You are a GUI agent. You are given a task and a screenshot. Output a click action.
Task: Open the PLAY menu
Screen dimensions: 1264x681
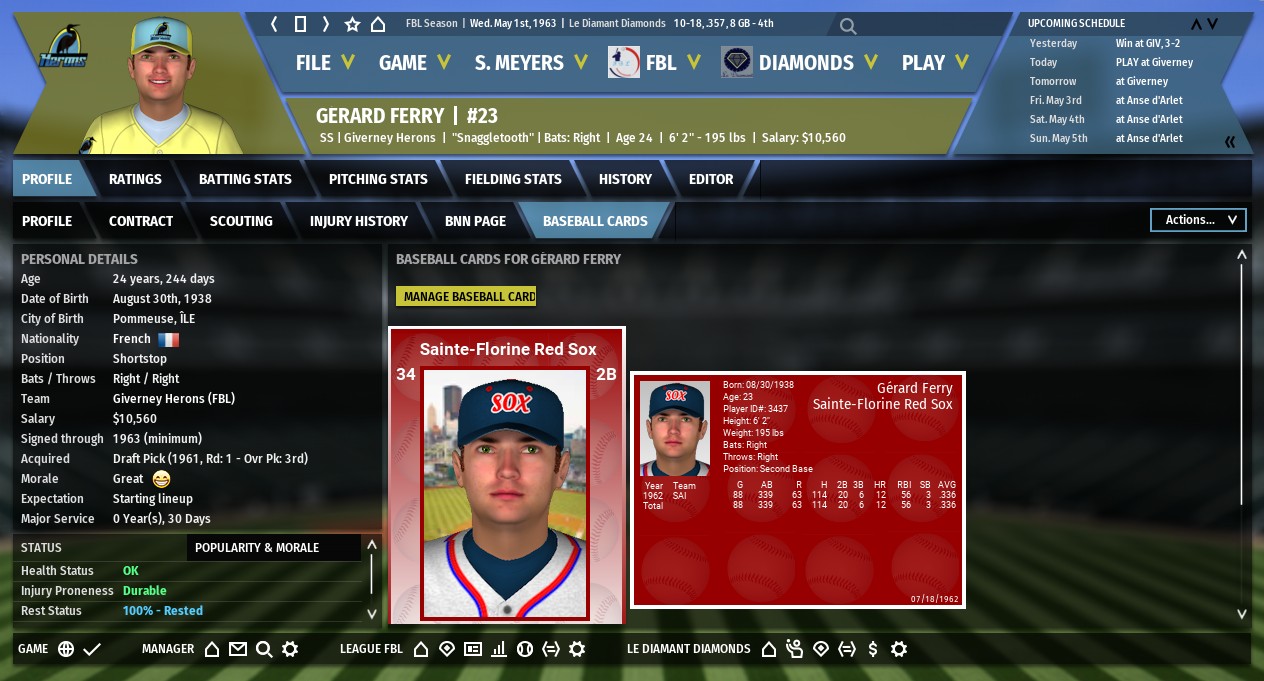pyautogui.click(x=935, y=63)
